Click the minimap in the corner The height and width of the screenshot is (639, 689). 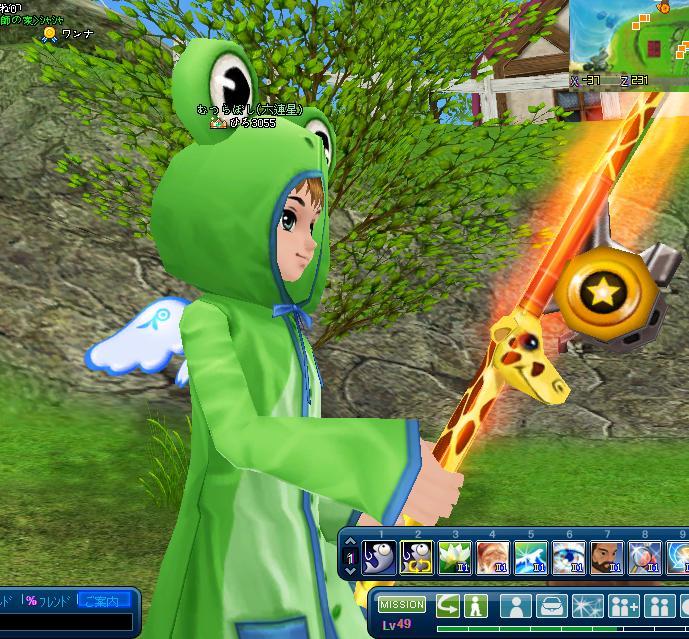pyautogui.click(x=629, y=36)
